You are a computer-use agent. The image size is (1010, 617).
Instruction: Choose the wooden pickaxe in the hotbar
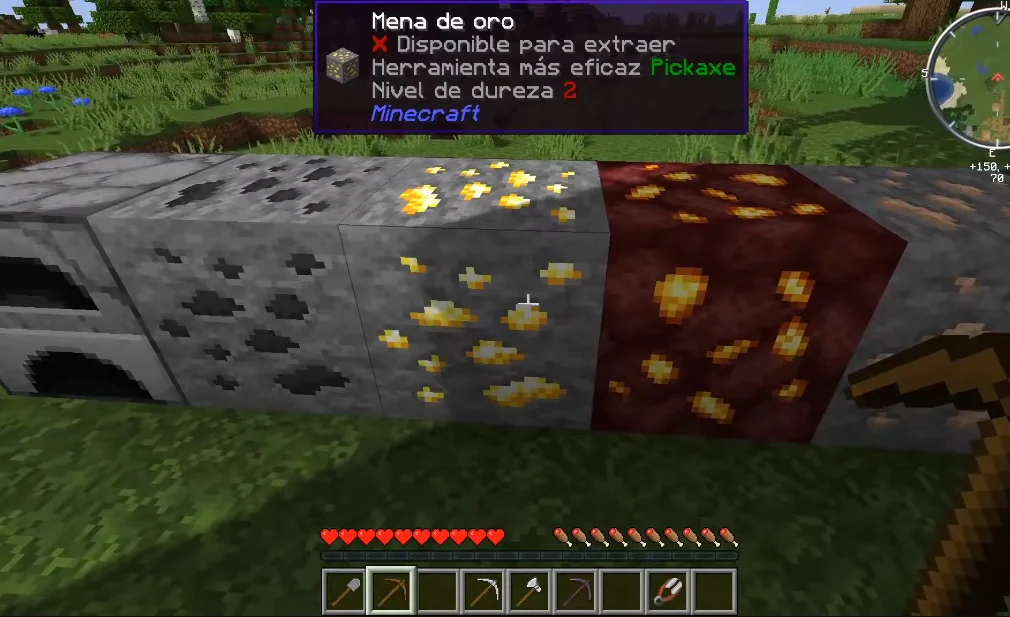pos(389,591)
